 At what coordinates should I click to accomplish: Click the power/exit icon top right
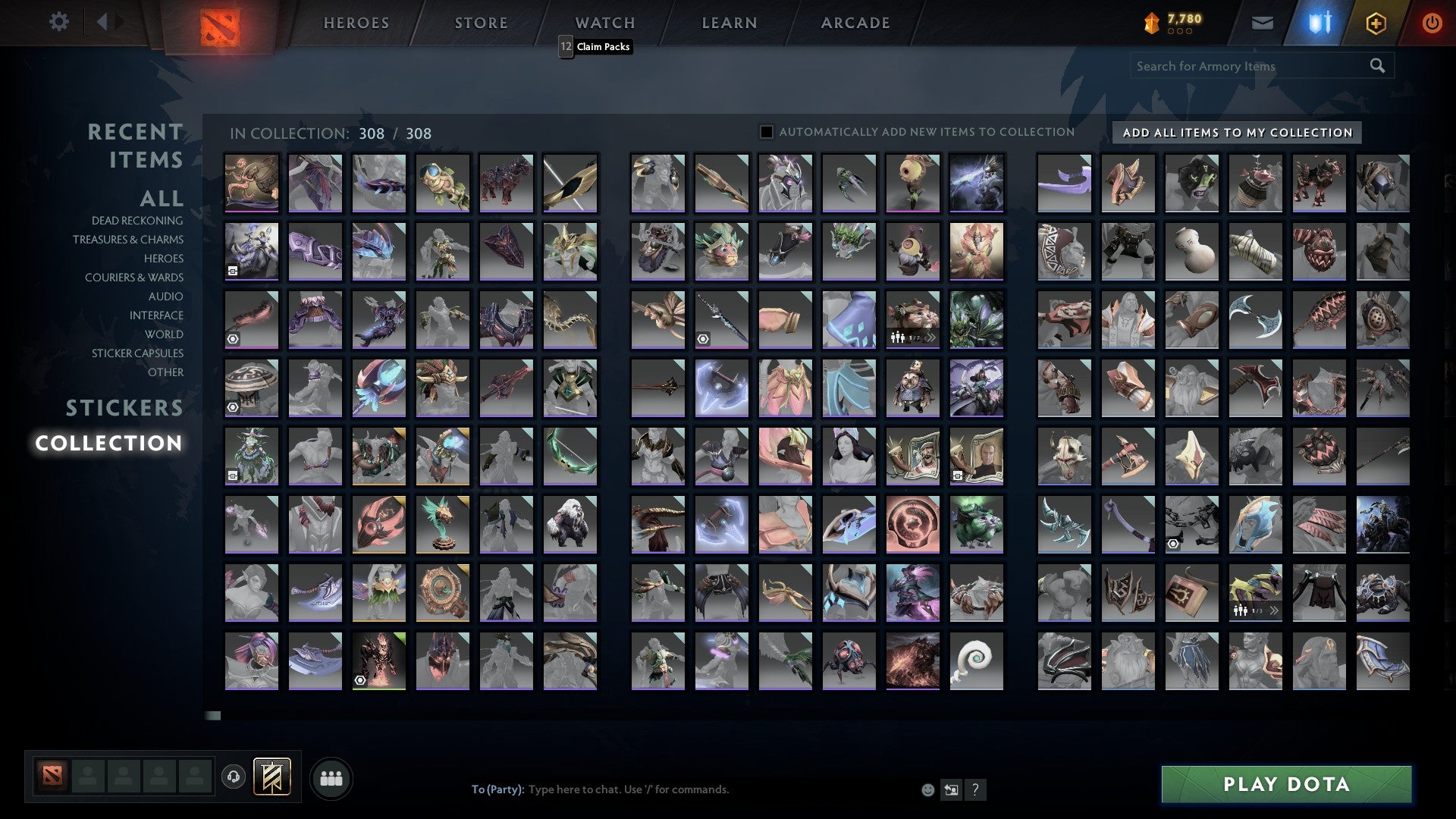1432,23
